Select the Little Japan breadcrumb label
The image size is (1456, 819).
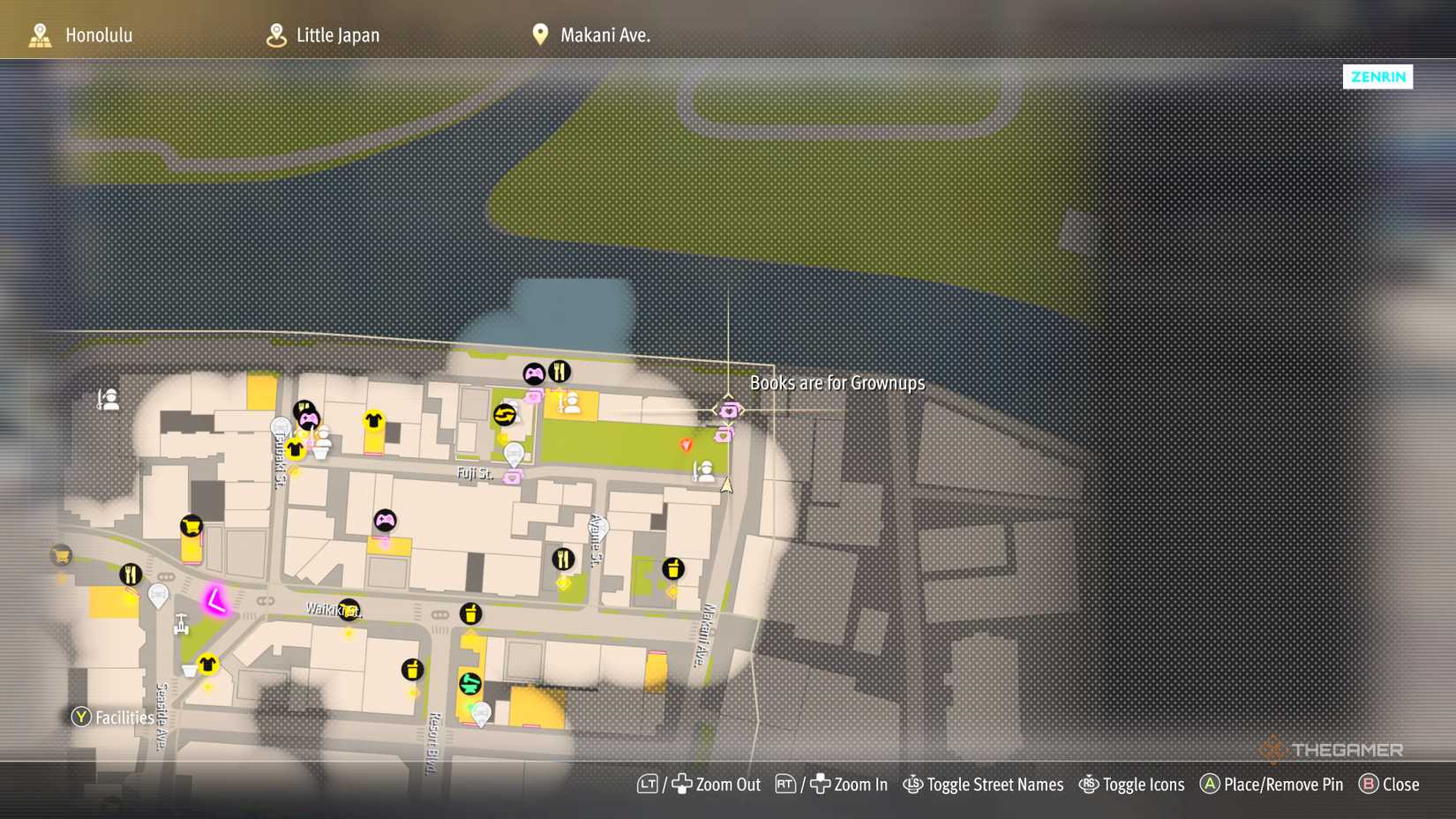pyautogui.click(x=338, y=35)
